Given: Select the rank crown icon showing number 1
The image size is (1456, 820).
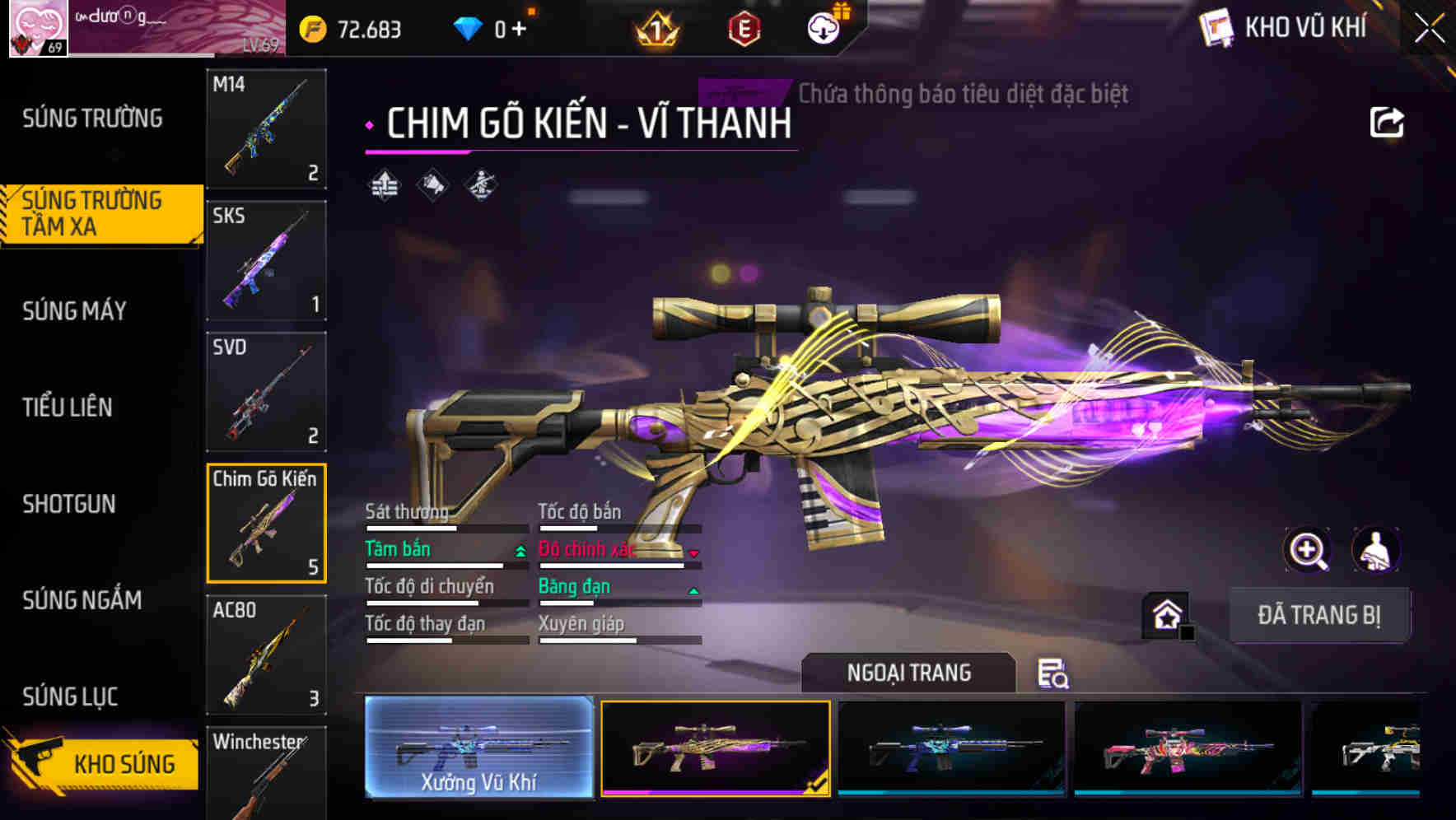Looking at the screenshot, I should 653,29.
